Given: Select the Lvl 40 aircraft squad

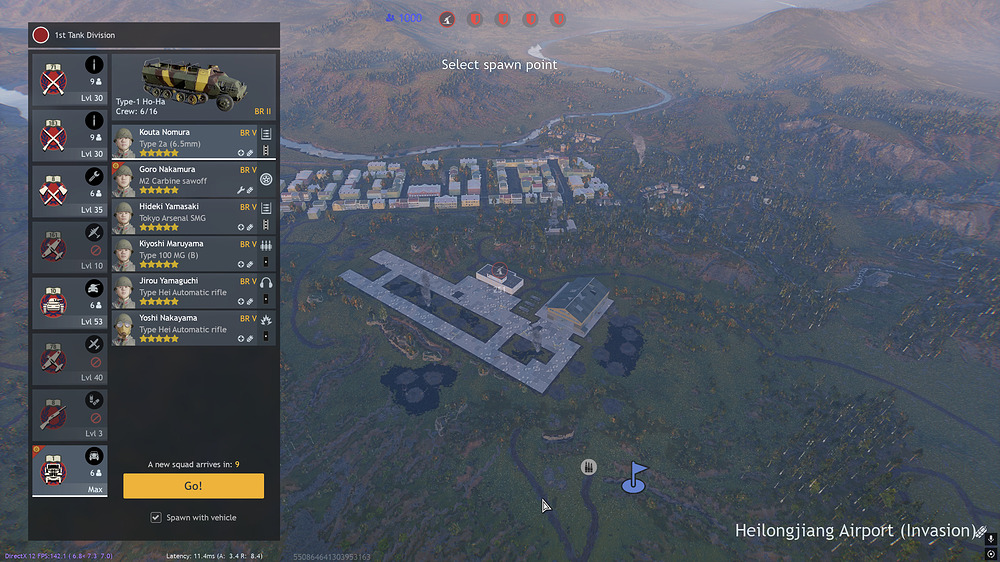Looking at the screenshot, I should (69, 357).
